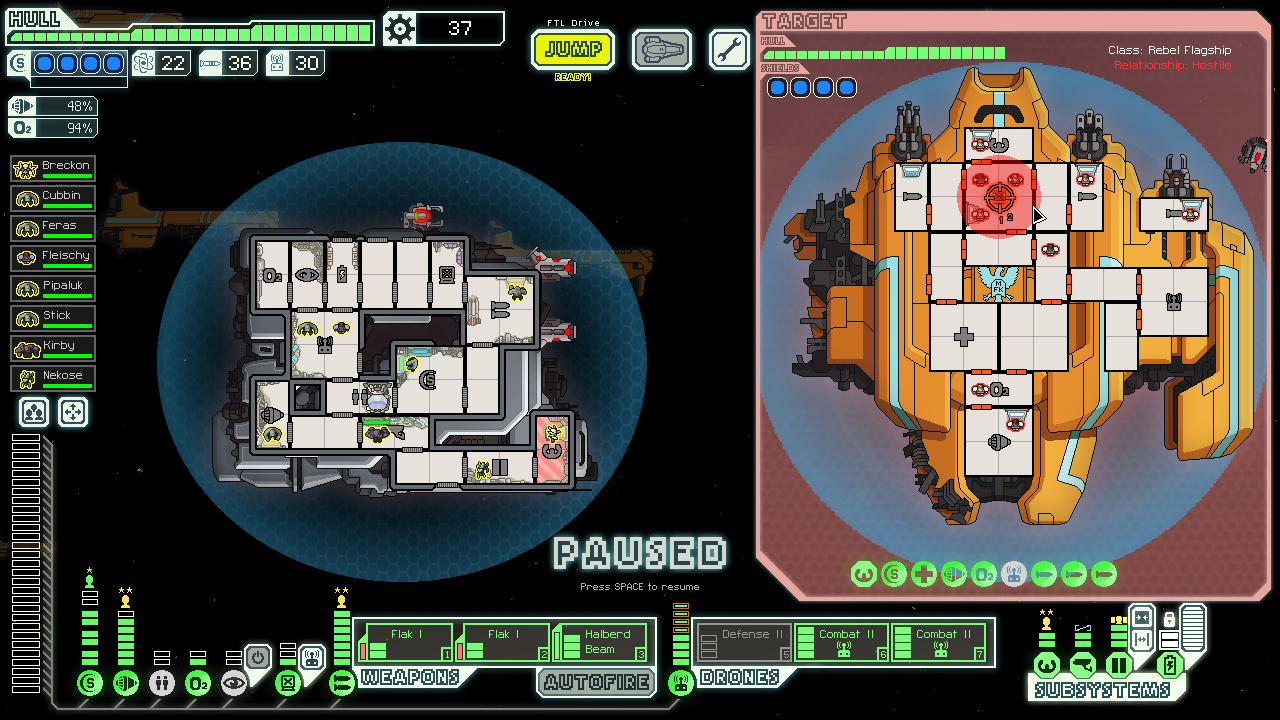The height and width of the screenshot is (720, 1280).
Task: Click the Engines system icon
Action: (126, 683)
